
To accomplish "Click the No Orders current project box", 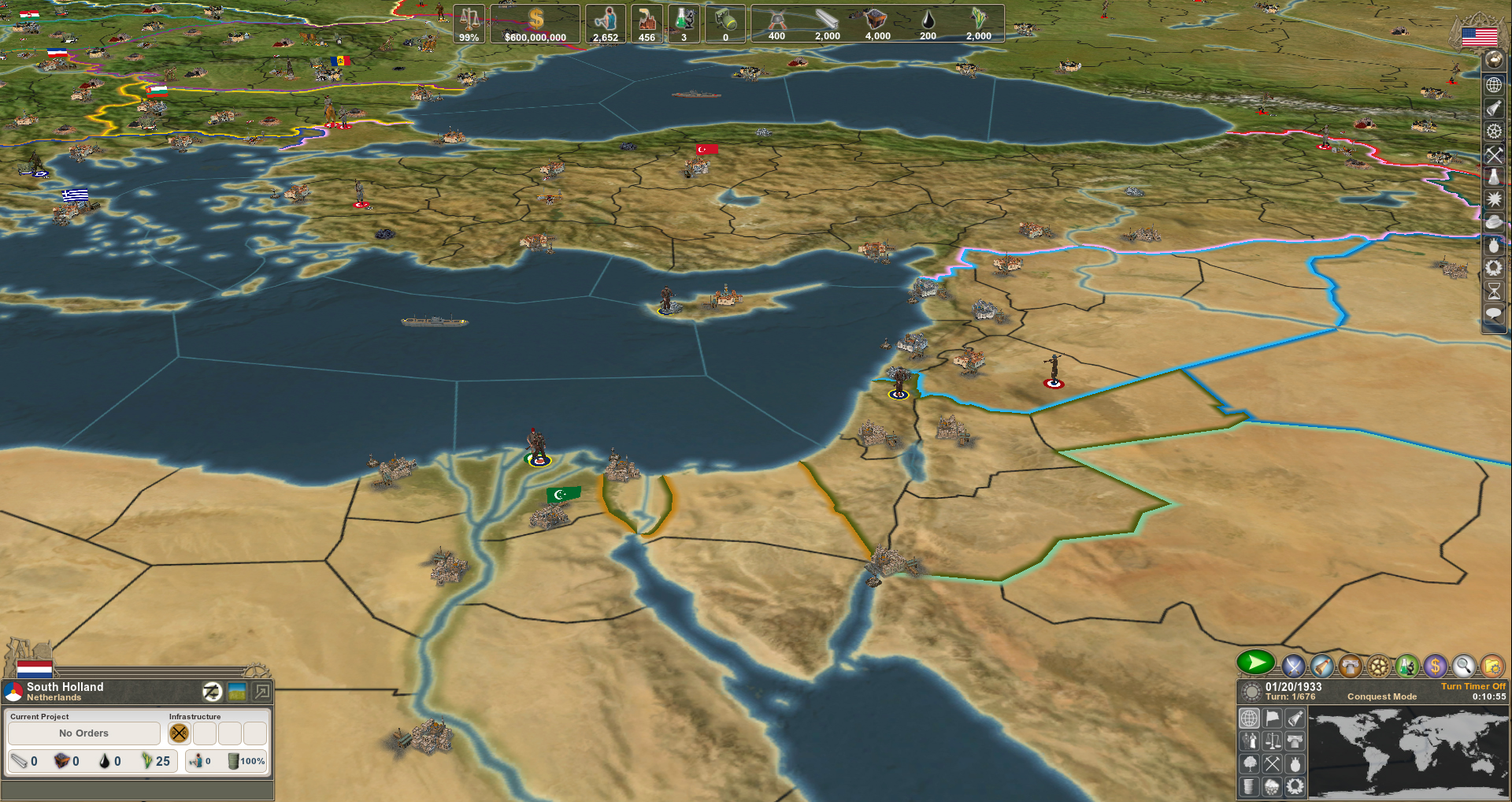I will click(x=84, y=733).
